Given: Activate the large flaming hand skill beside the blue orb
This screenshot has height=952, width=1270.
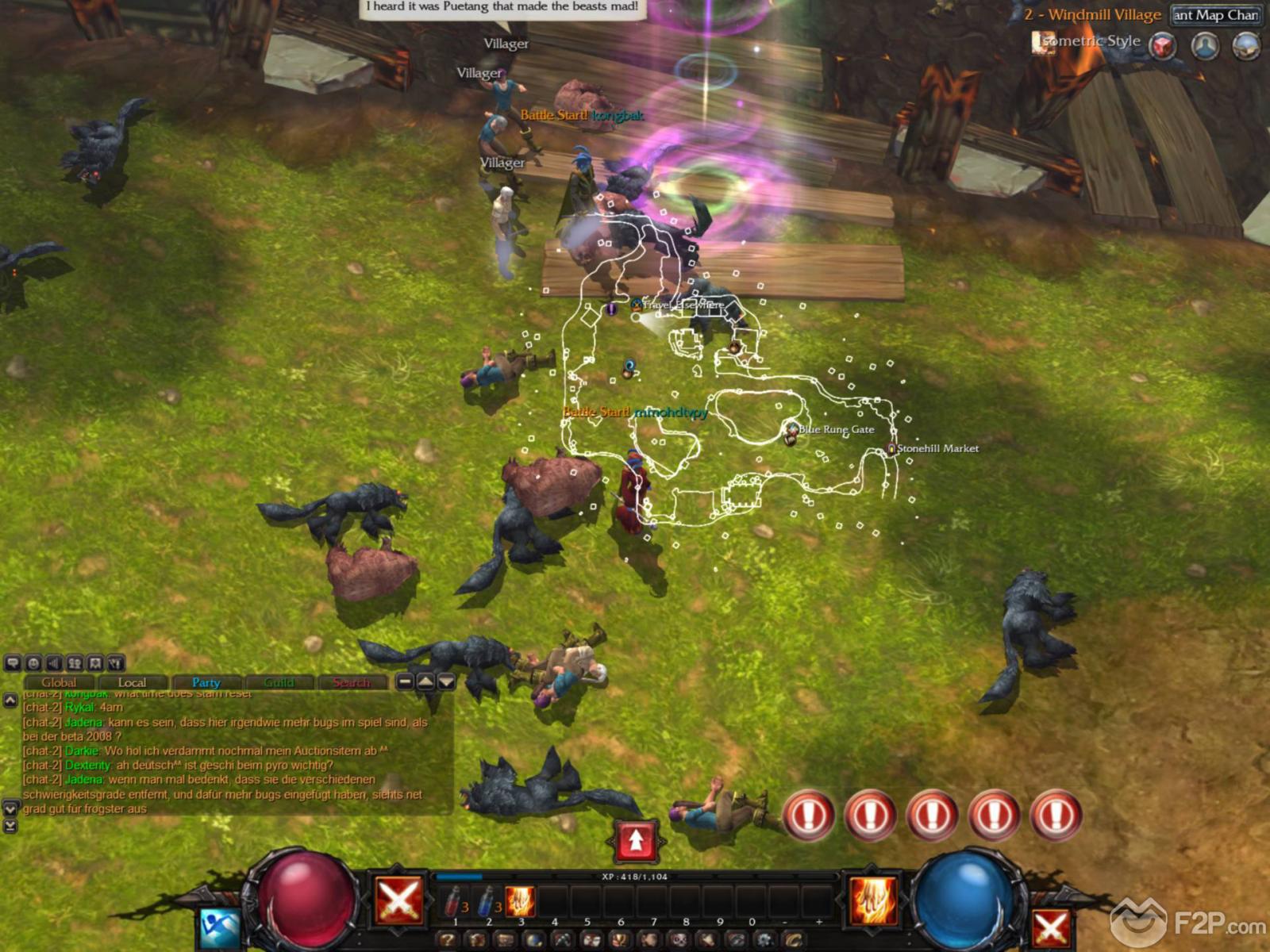Looking at the screenshot, I should (x=872, y=901).
